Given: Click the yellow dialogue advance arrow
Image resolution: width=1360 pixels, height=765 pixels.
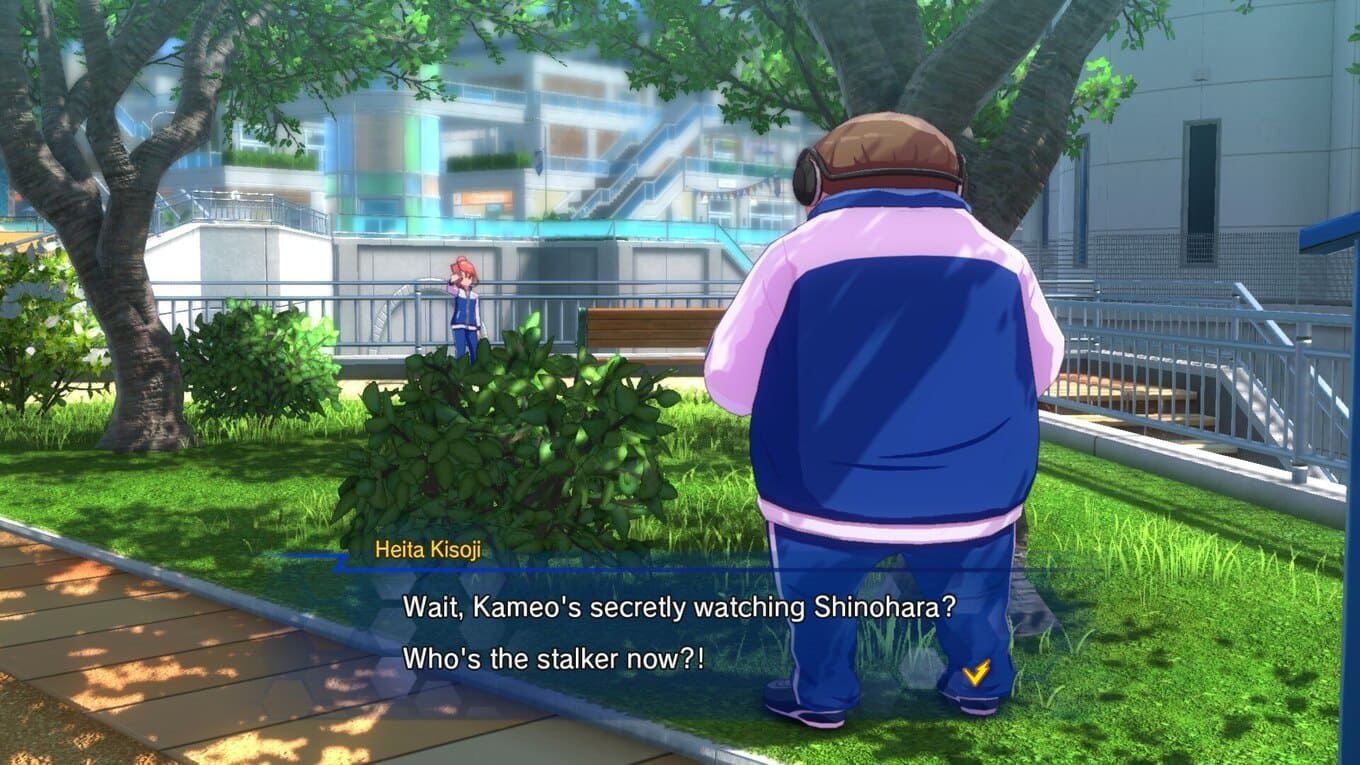Looking at the screenshot, I should tap(975, 673).
